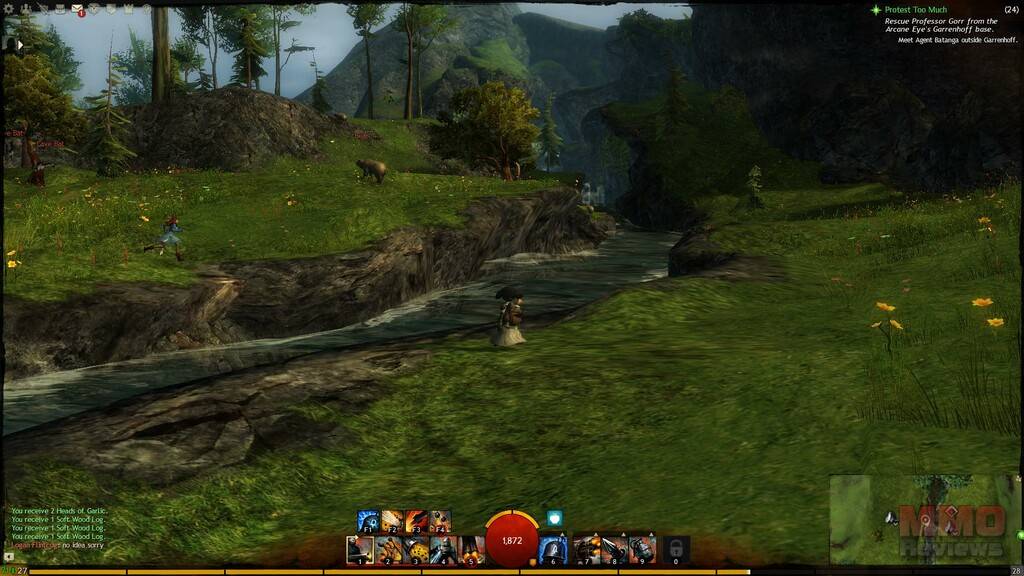This screenshot has width=1024, height=576.
Task: Activate the utility skill in slot 8
Action: tap(615, 549)
